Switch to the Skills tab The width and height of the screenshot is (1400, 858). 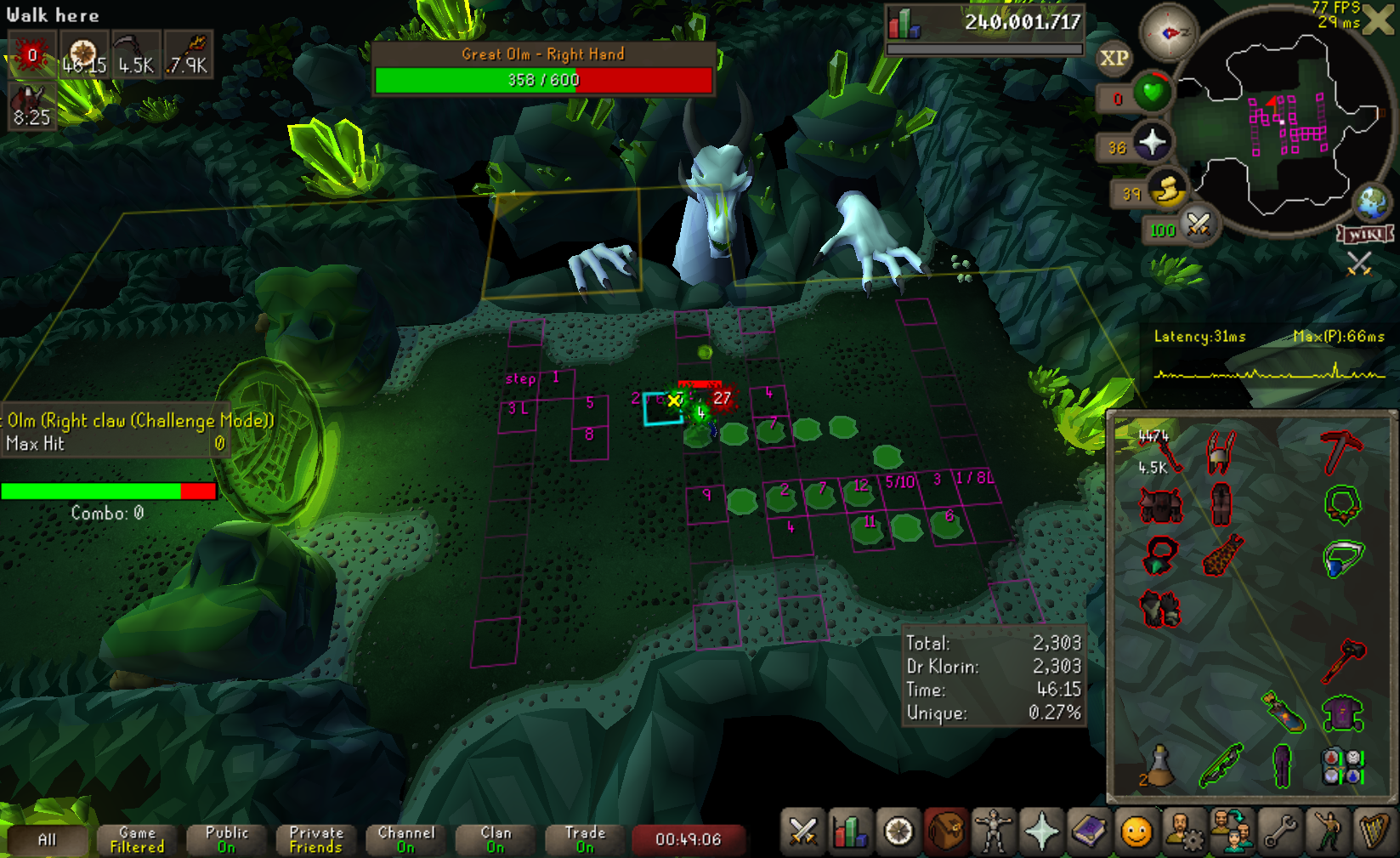(x=851, y=832)
